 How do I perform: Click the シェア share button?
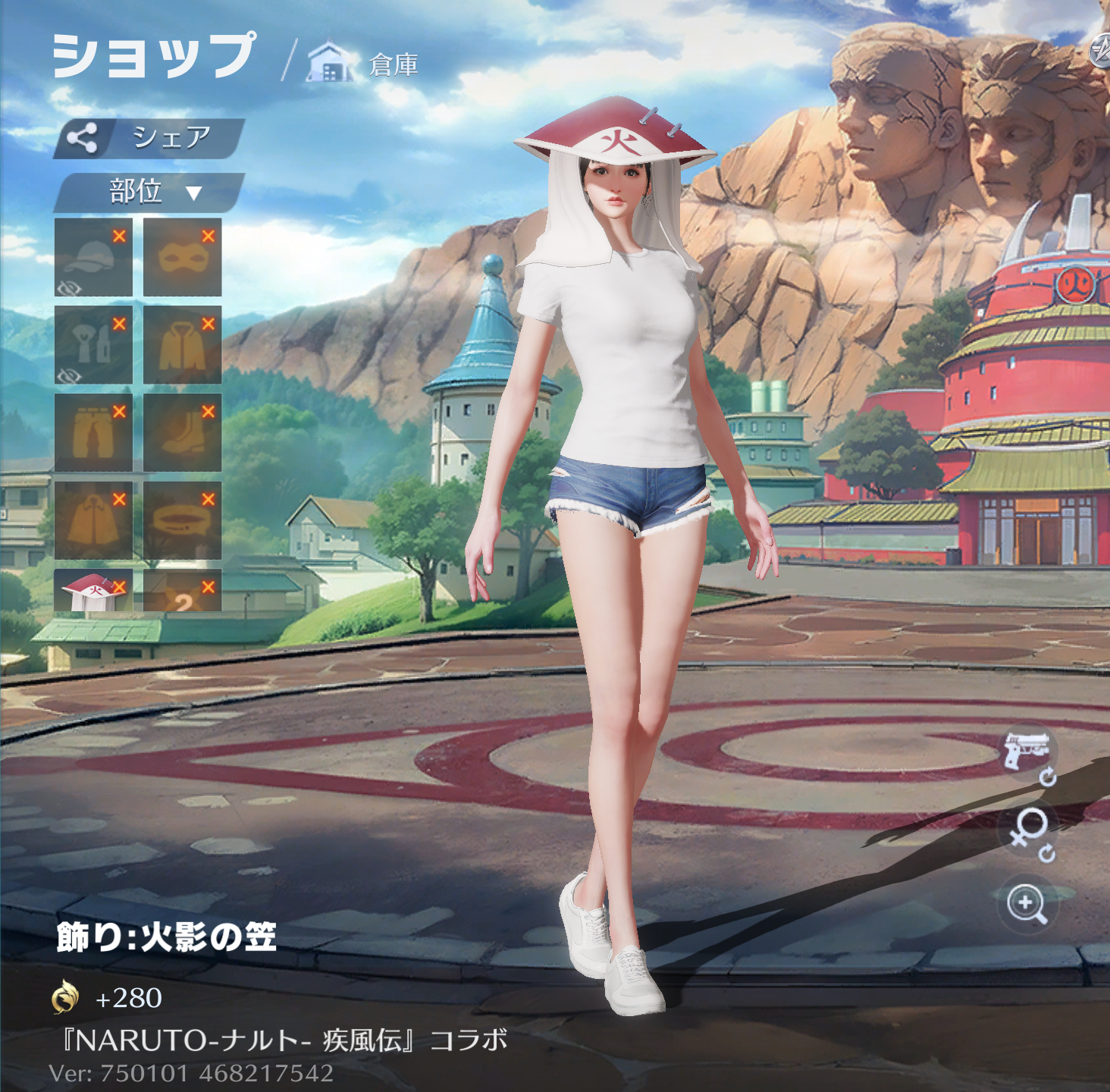(149, 138)
